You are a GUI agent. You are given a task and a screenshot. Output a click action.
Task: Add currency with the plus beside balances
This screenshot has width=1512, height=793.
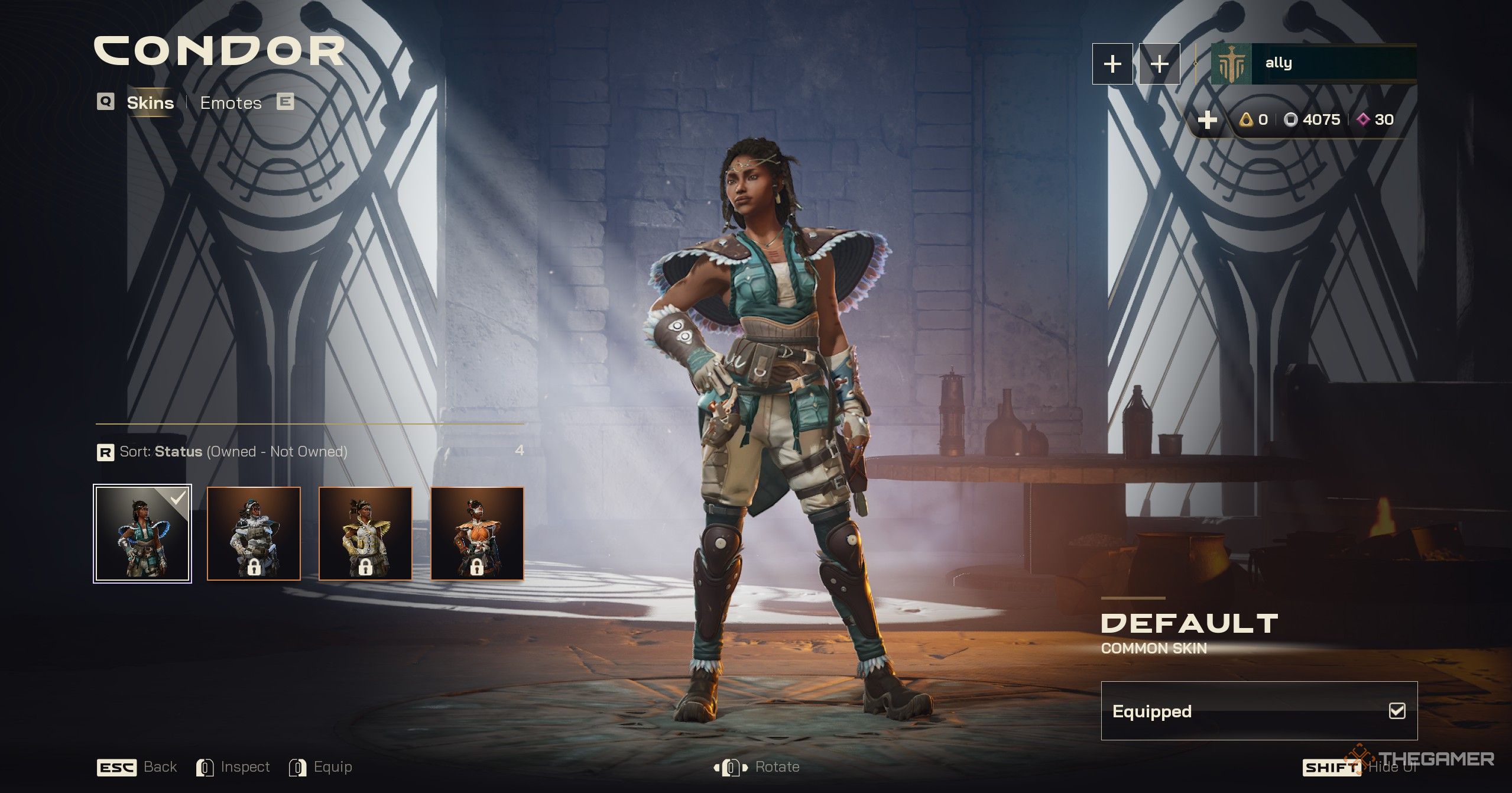click(x=1207, y=120)
